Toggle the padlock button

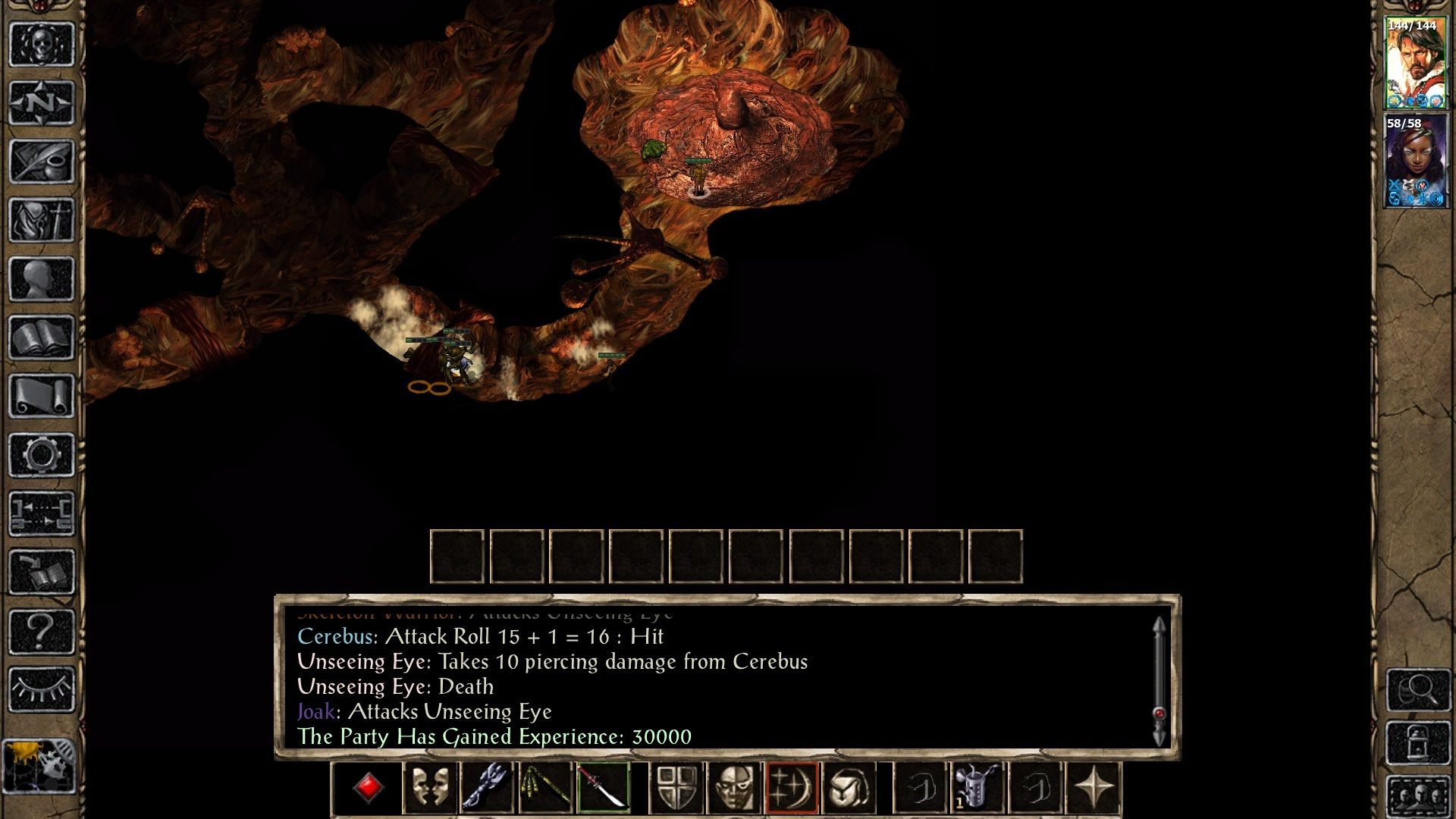pos(1418,743)
